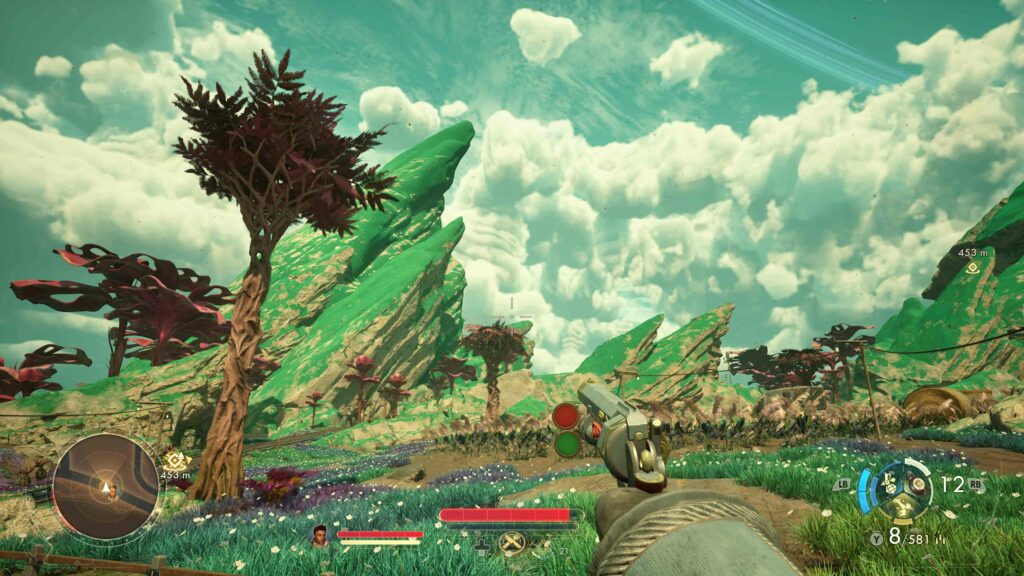The height and width of the screenshot is (576, 1024).
Task: Pick the equipped weapon slot in the wheel
Action: [x=916, y=487]
